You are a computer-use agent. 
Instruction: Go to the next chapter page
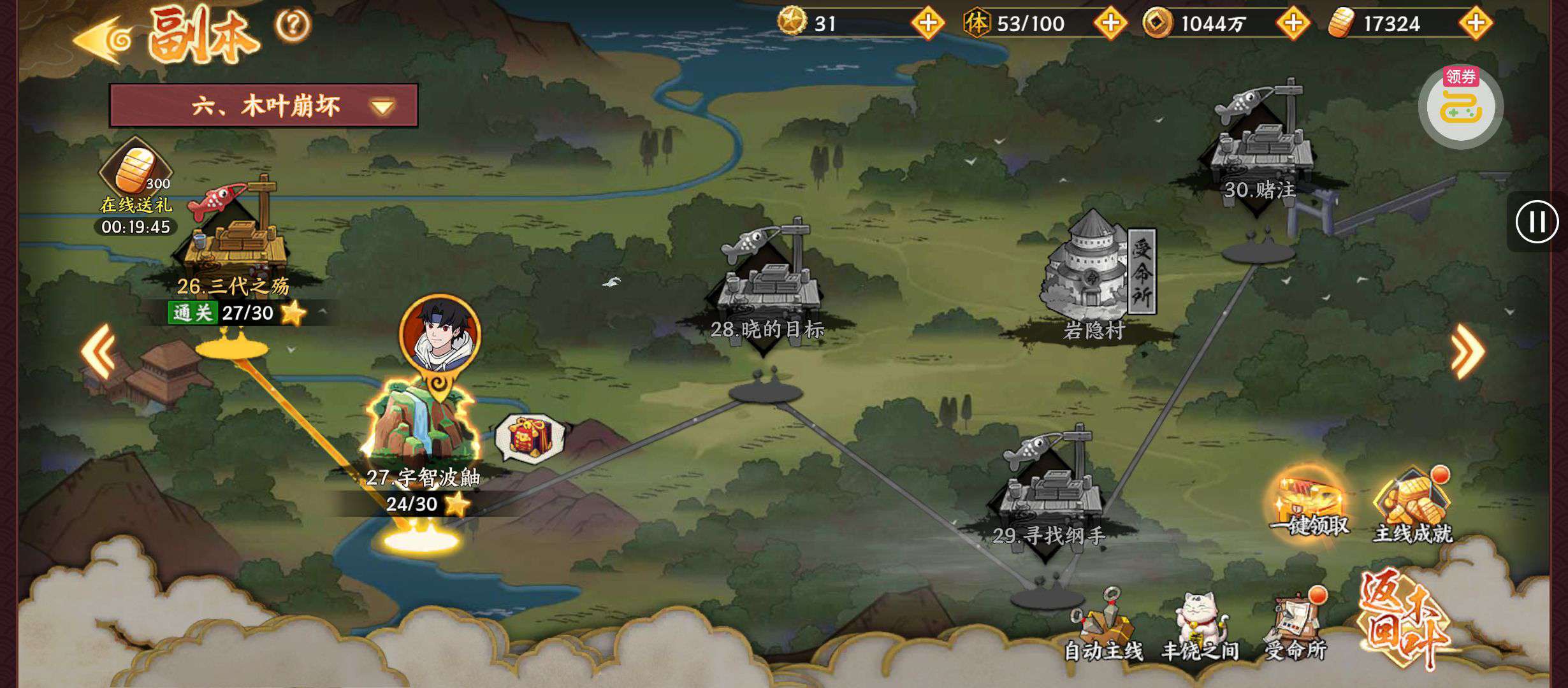[1467, 351]
